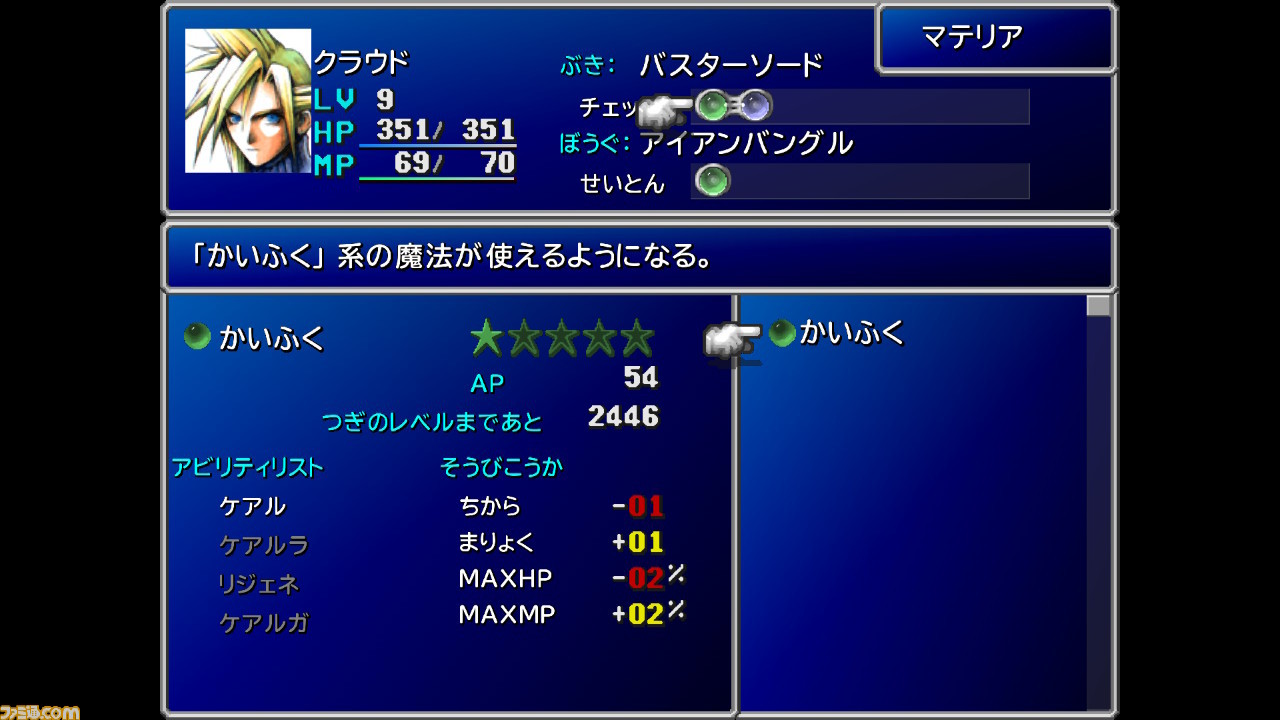1280x720 pixels.
Task: Open the ケアル ability entry
Action: pyautogui.click(x=255, y=506)
